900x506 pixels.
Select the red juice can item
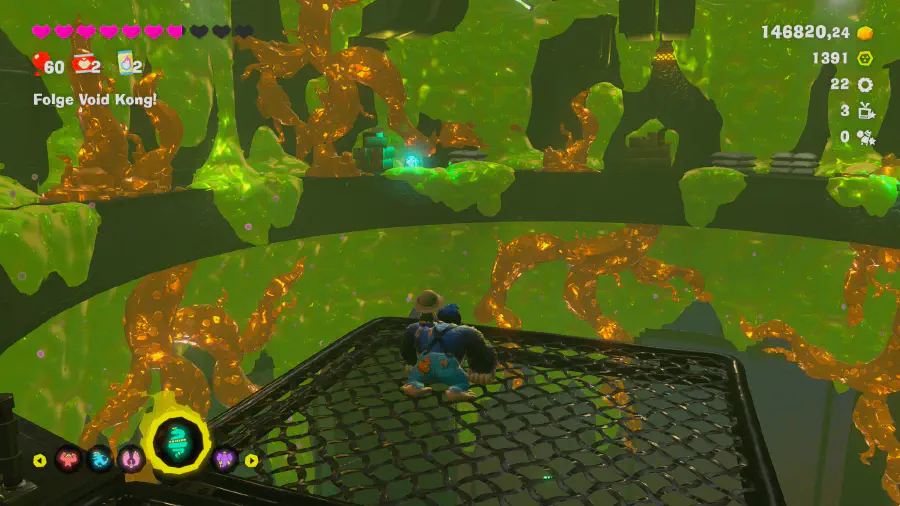coord(85,66)
